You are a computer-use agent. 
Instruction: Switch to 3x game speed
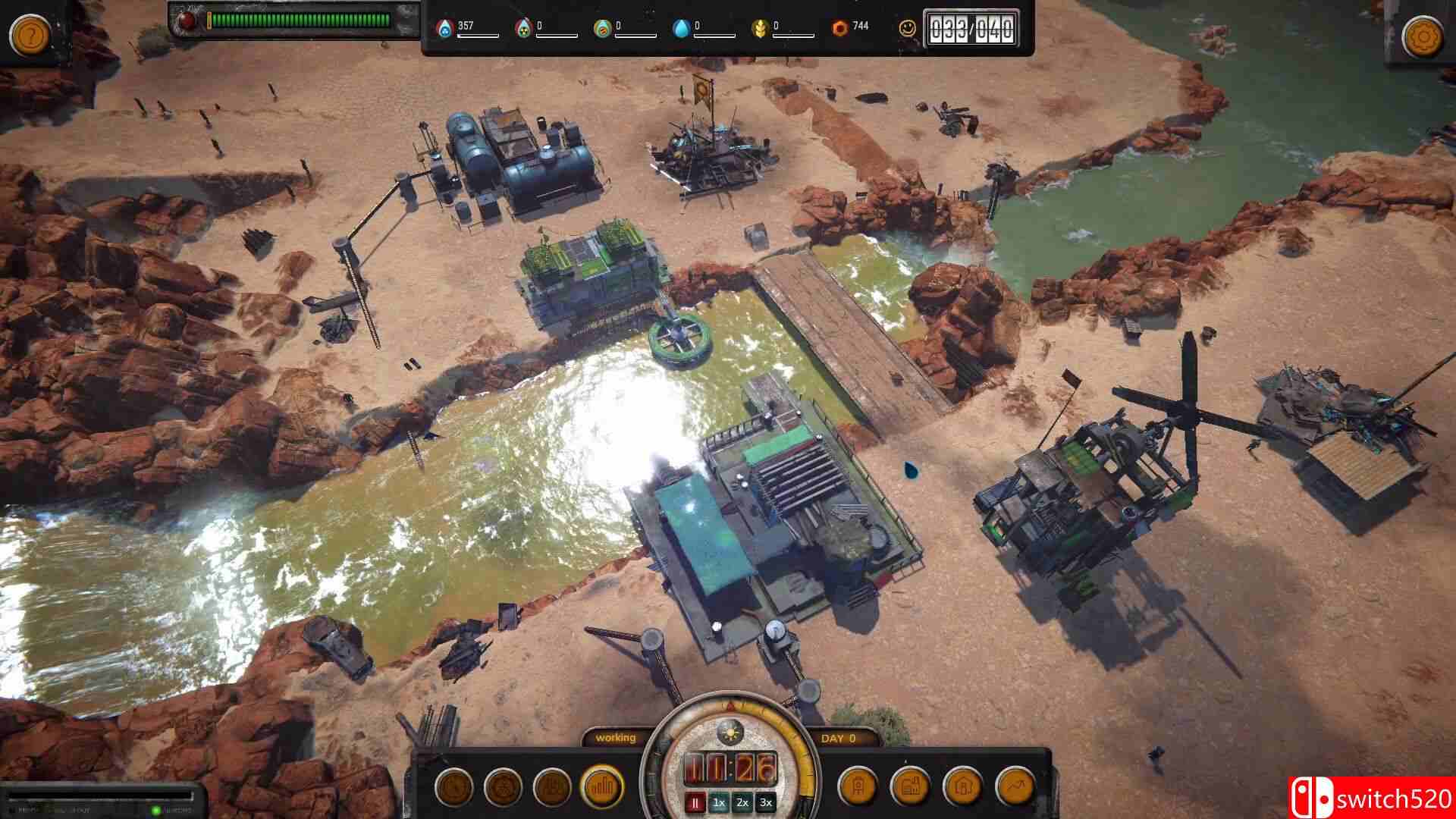pos(767,802)
